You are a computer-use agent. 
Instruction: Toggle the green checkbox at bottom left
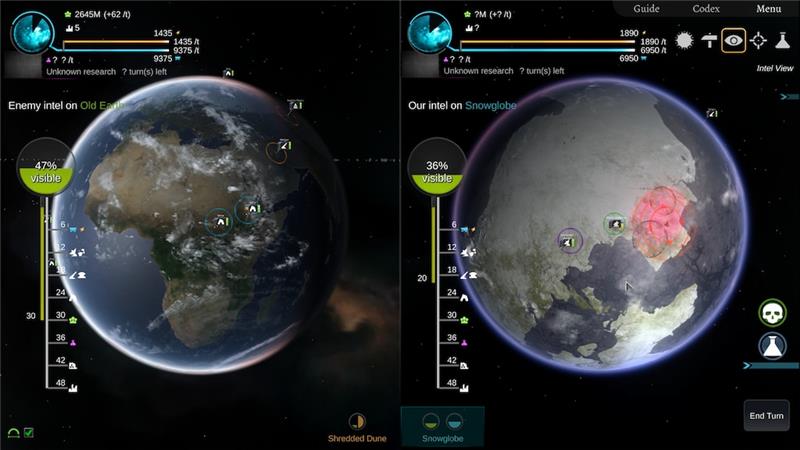29,433
